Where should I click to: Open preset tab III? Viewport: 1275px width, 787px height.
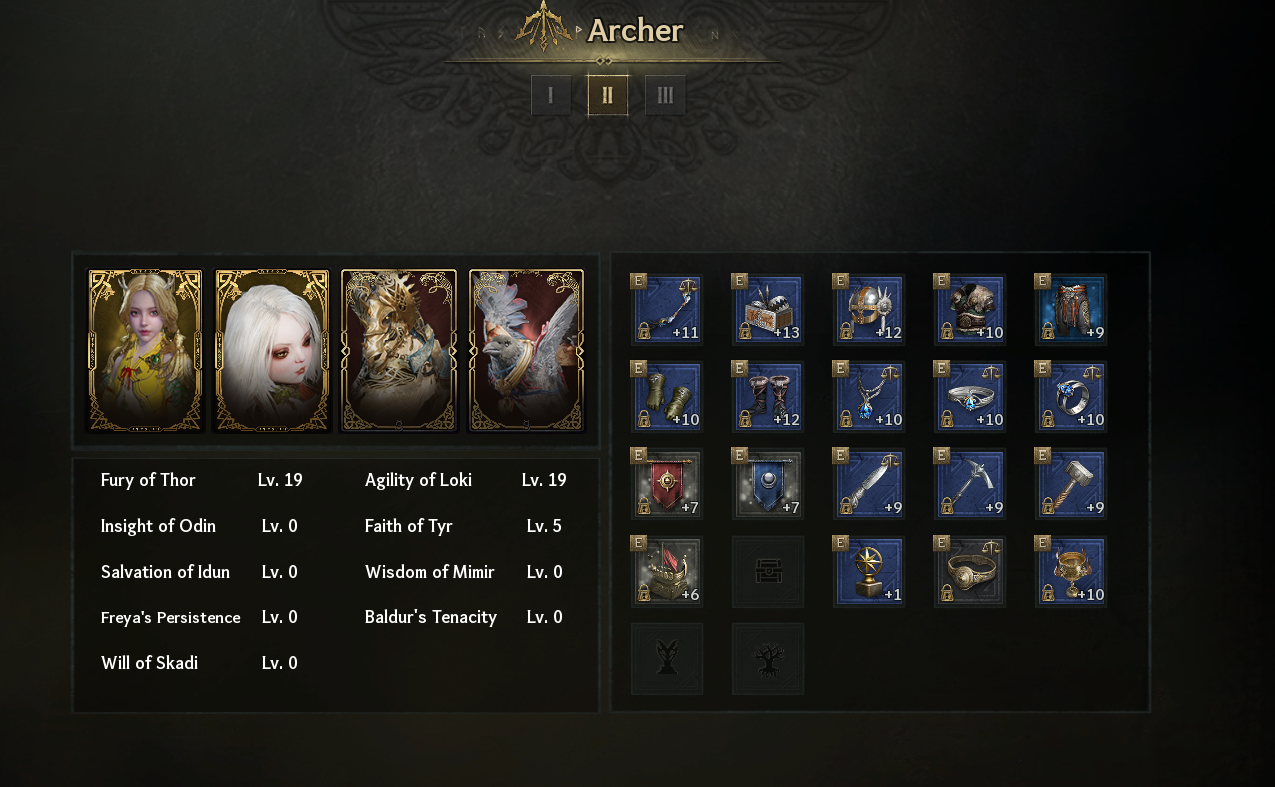pyautogui.click(x=665, y=95)
